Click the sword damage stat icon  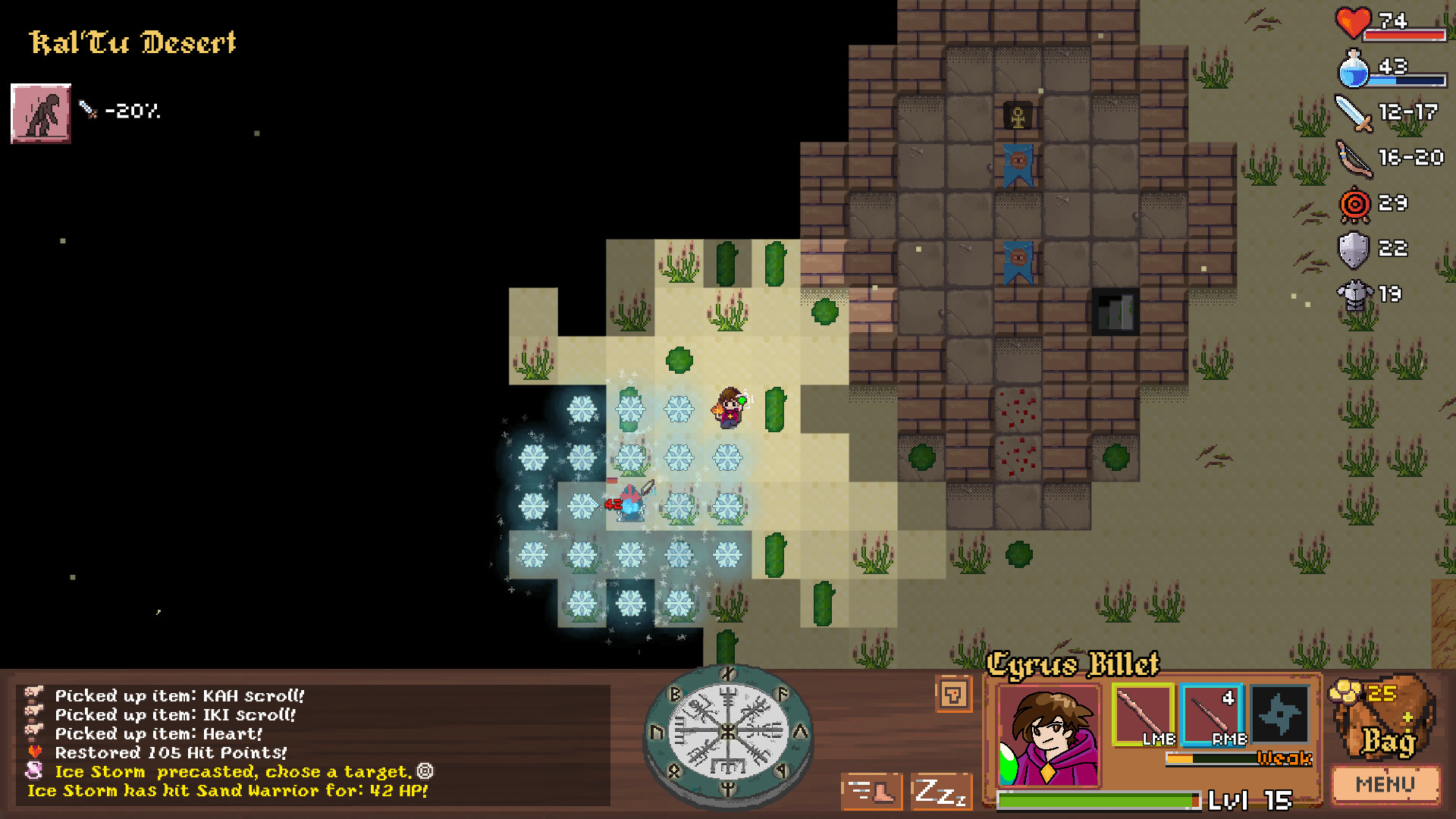pyautogui.click(x=1354, y=114)
